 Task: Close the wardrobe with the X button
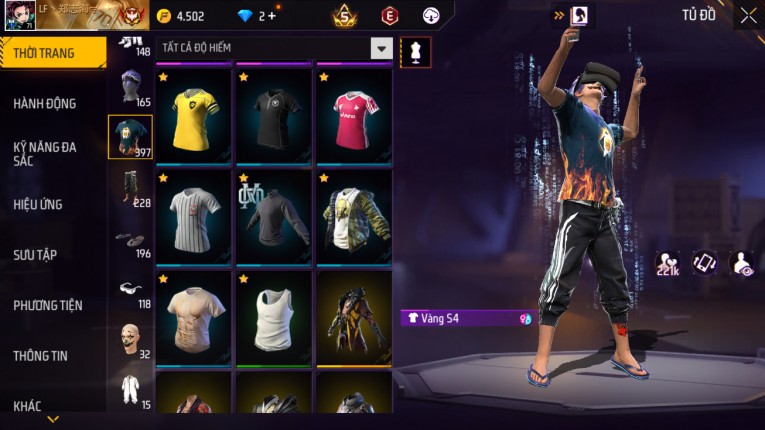(x=748, y=16)
